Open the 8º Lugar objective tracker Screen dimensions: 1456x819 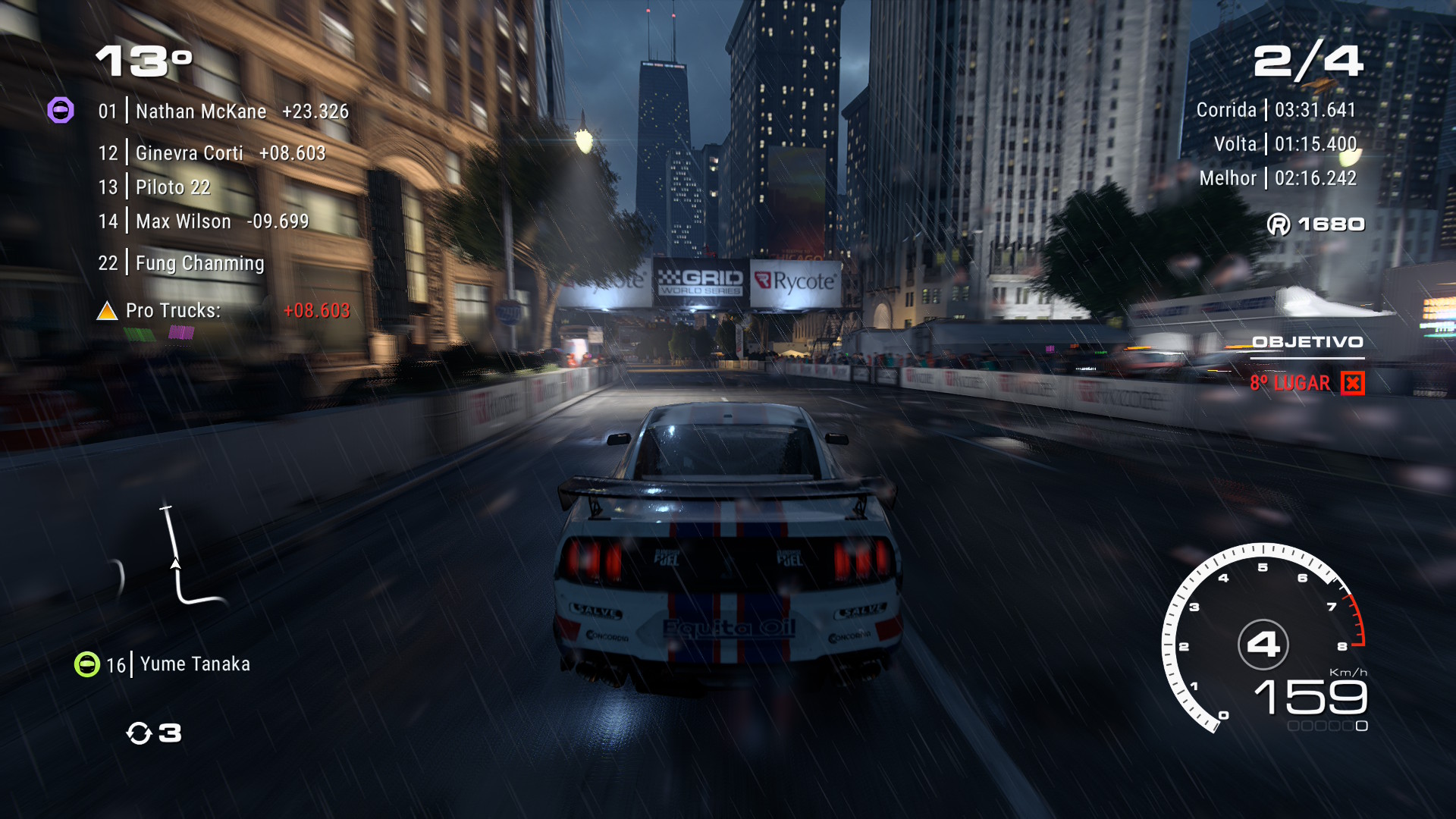[x=1290, y=384]
